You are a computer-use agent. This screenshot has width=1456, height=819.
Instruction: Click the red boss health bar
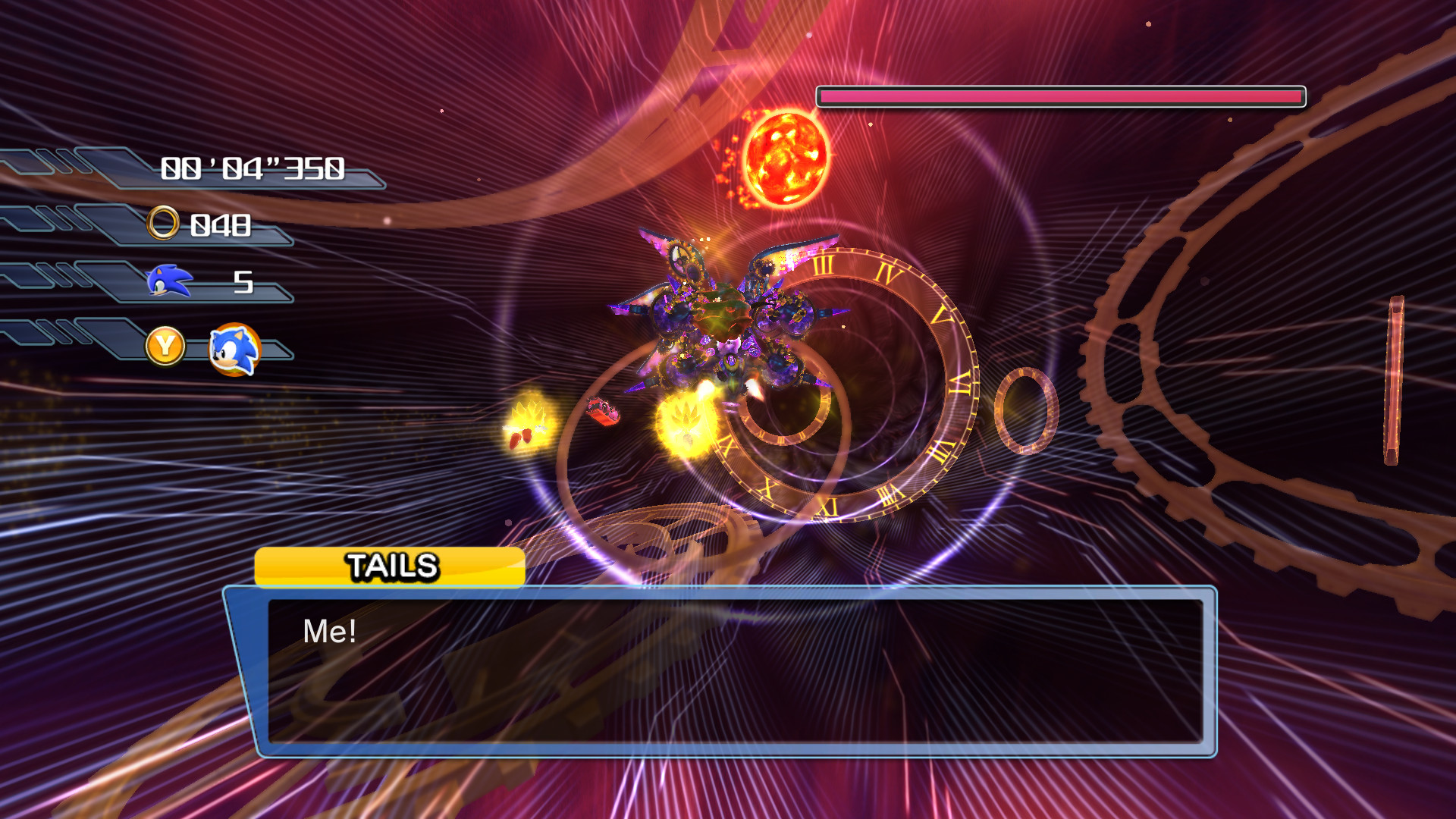pyautogui.click(x=1060, y=95)
